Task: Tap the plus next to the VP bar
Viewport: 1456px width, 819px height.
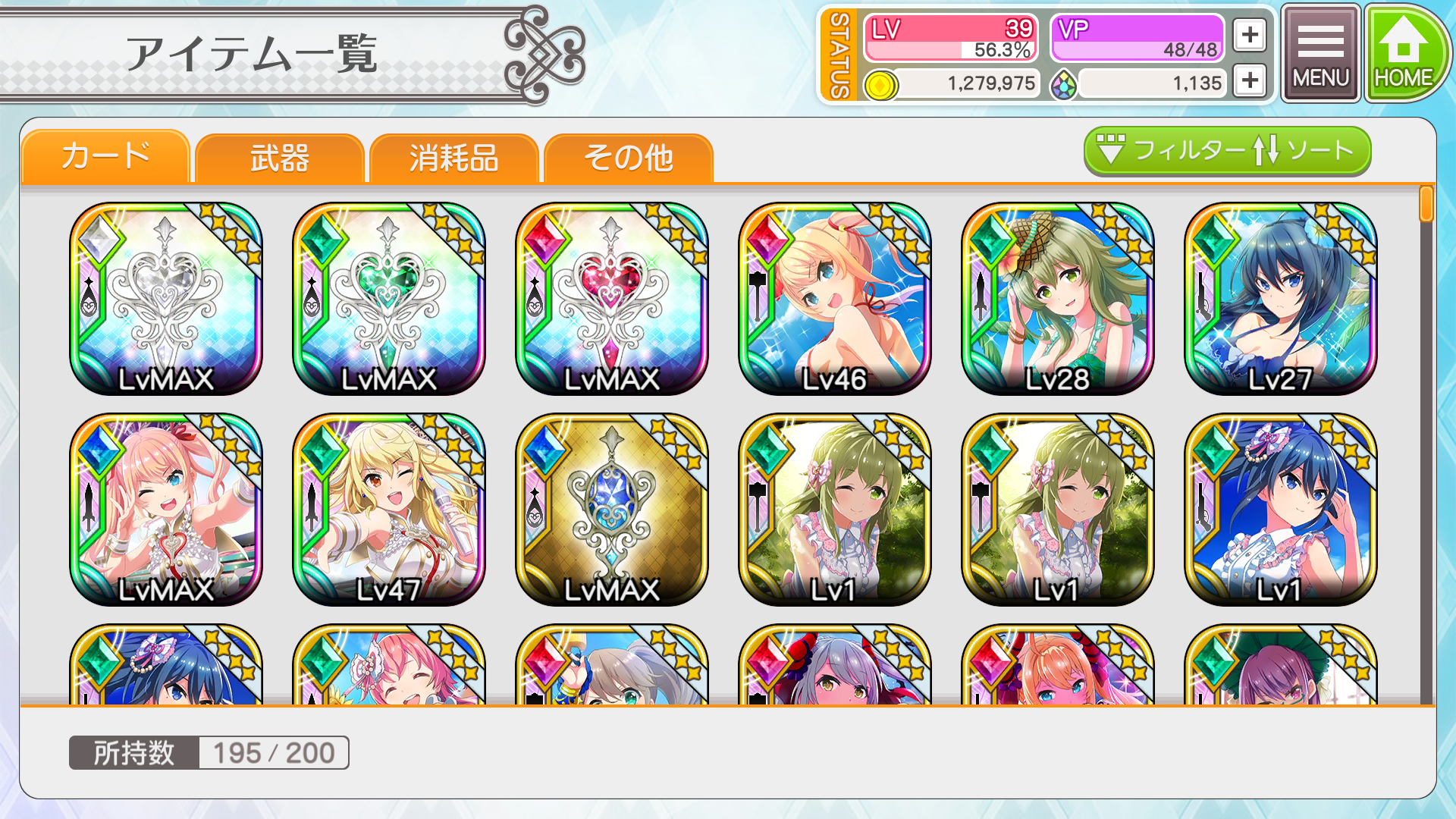Action: tap(1250, 34)
